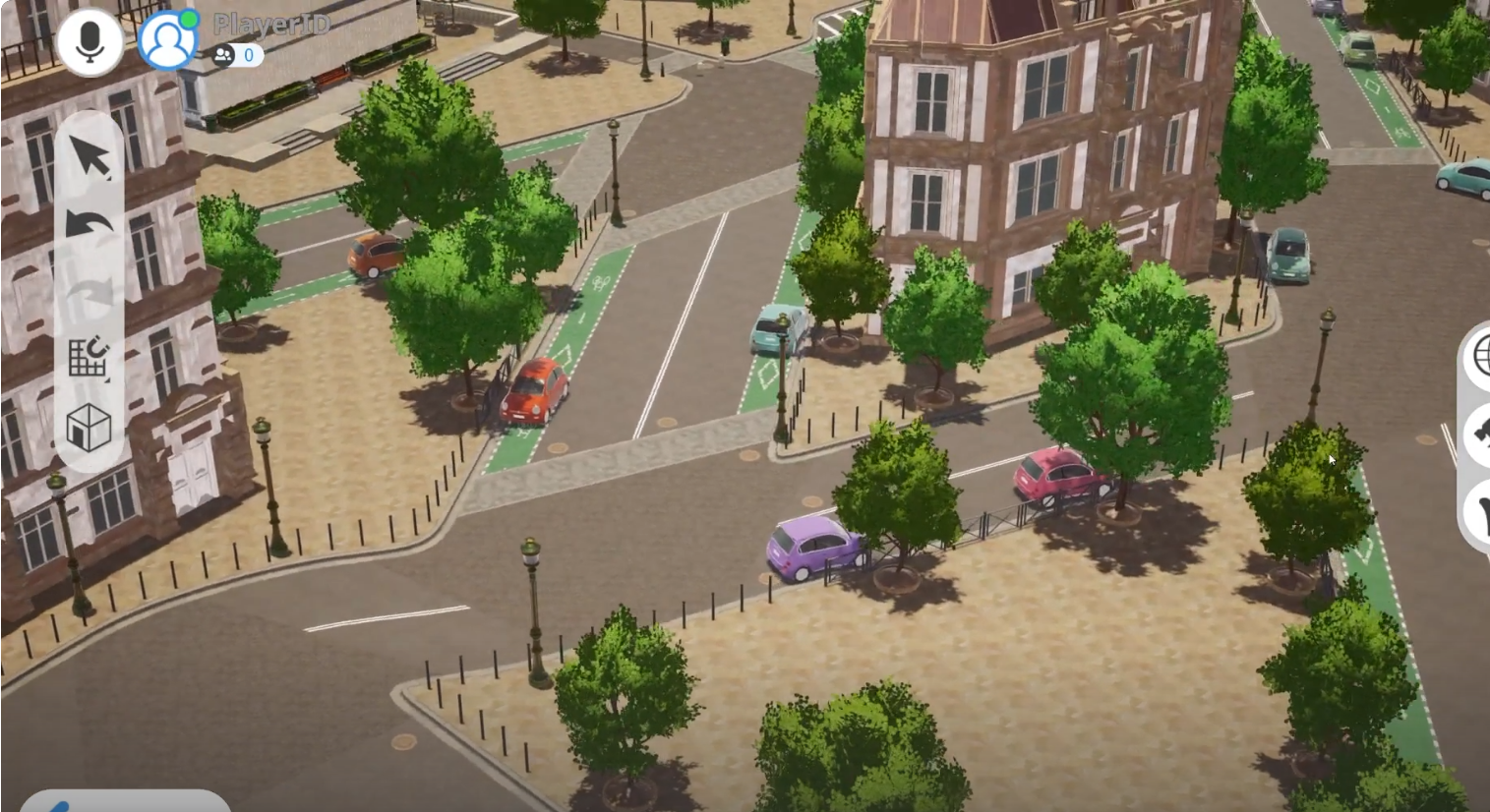Toggle the green online status indicator

tap(191, 17)
